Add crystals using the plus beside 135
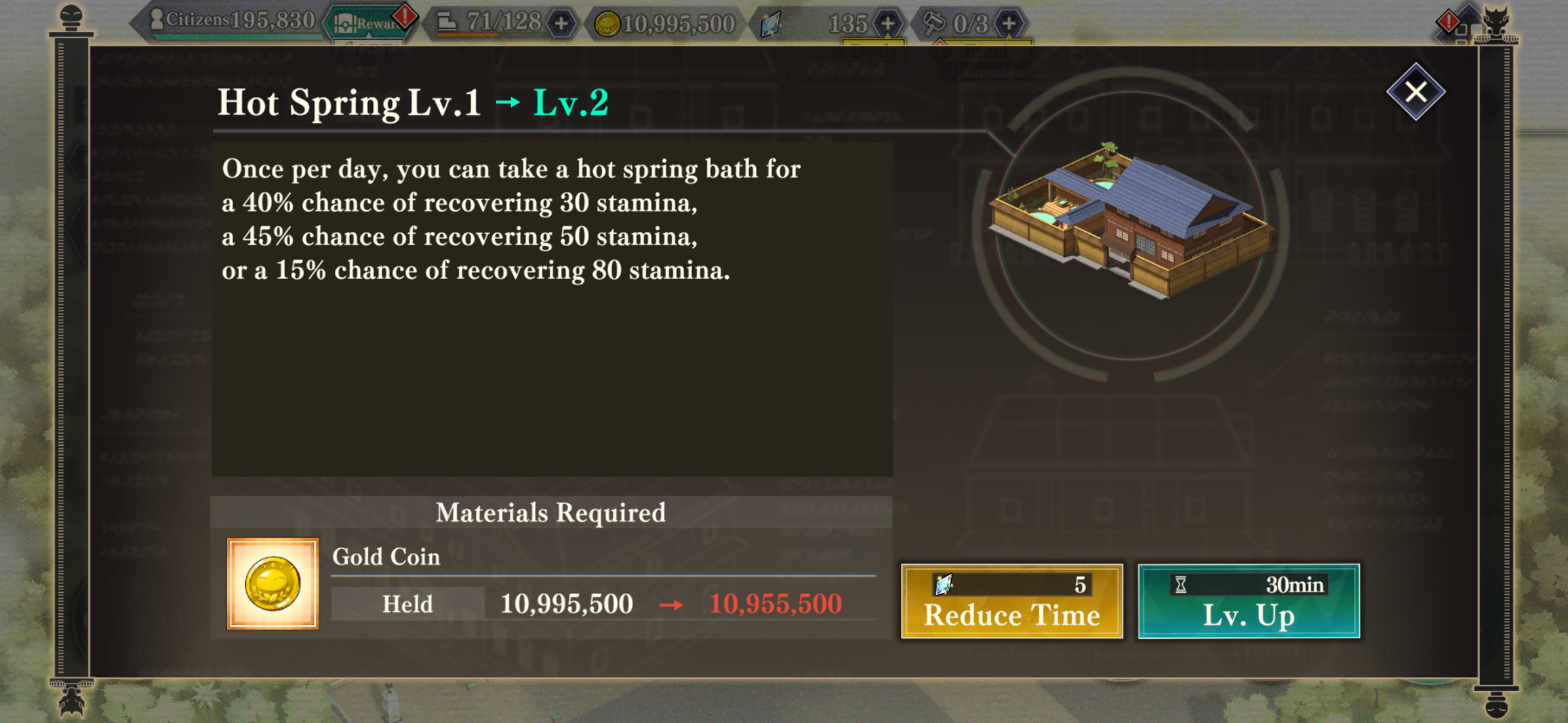 (x=887, y=24)
